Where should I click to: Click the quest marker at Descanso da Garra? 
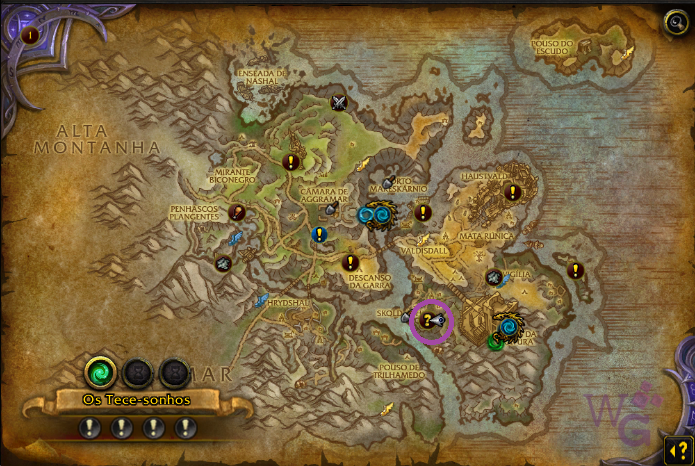[x=350, y=263]
